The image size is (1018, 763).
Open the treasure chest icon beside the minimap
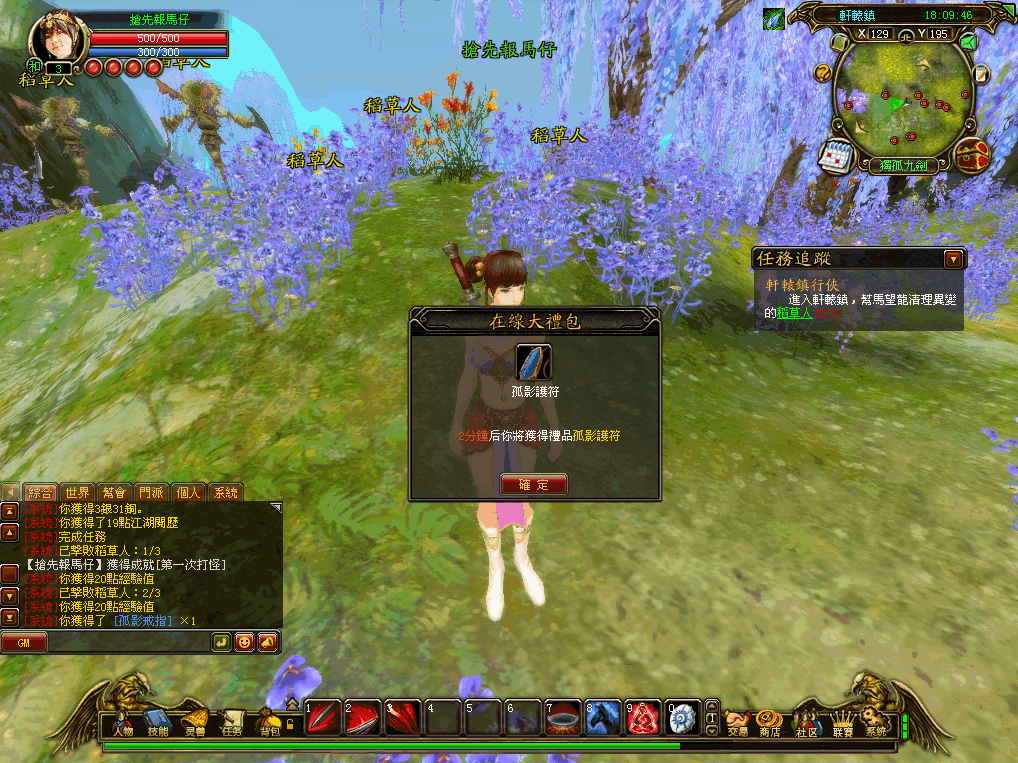pyautogui.click(x=971, y=155)
